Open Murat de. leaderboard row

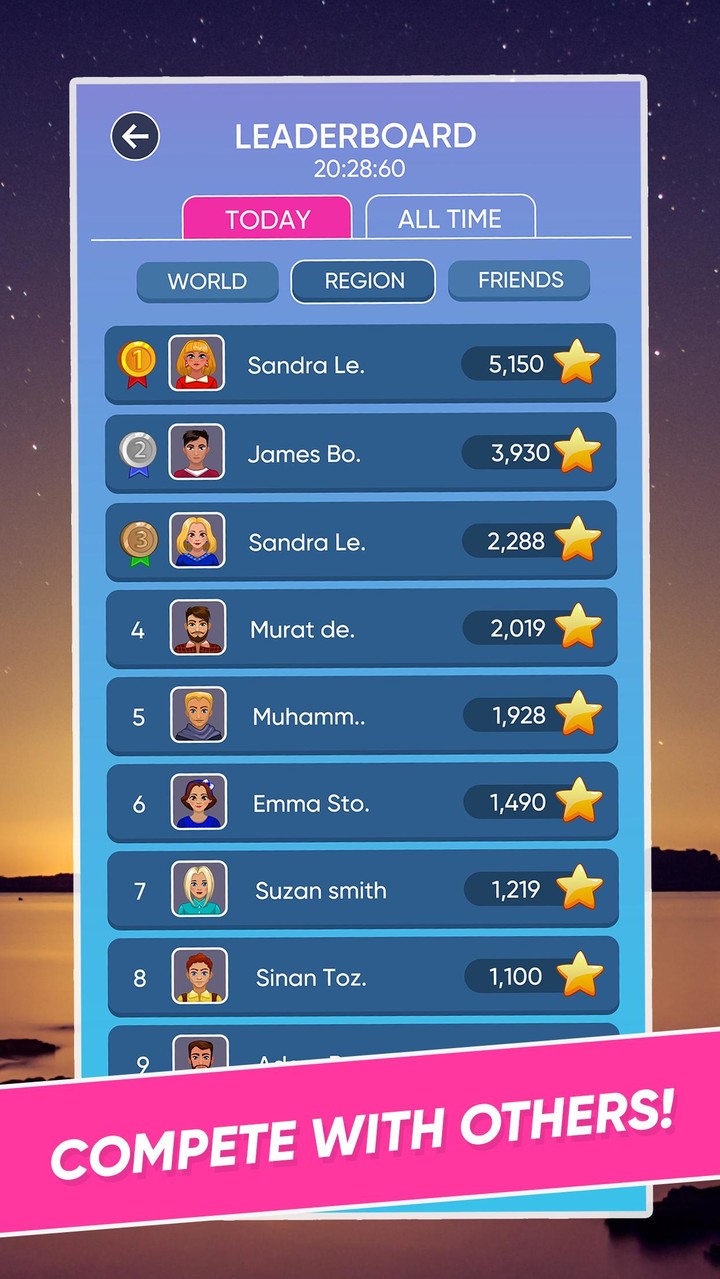point(360,629)
